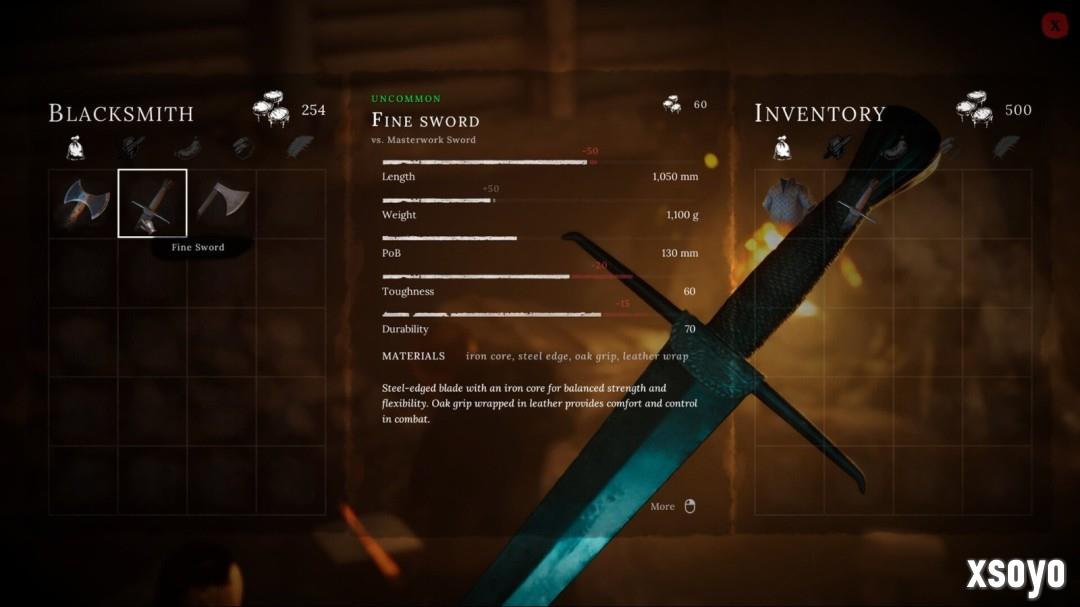This screenshot has height=607, width=1080.
Task: Switch to the Inventory's feather category tab
Action: click(x=1006, y=147)
